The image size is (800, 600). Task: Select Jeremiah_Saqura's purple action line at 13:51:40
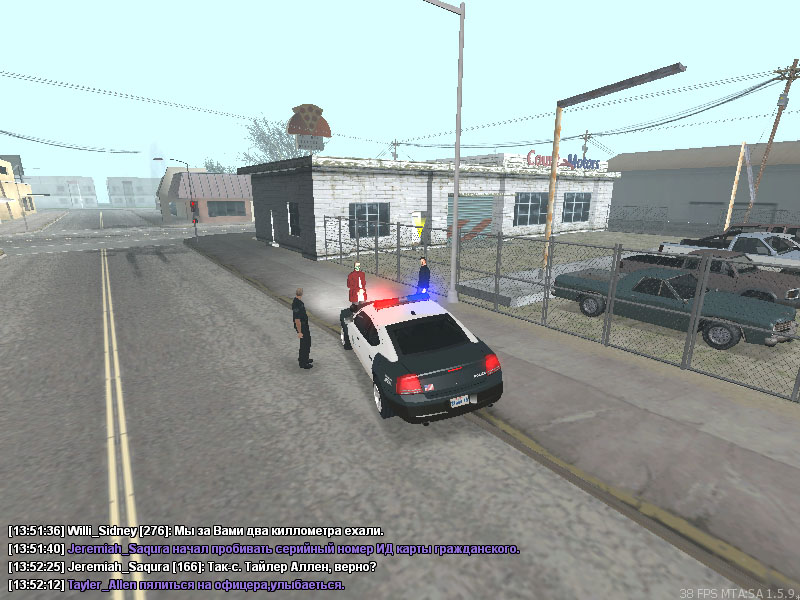coord(263,548)
